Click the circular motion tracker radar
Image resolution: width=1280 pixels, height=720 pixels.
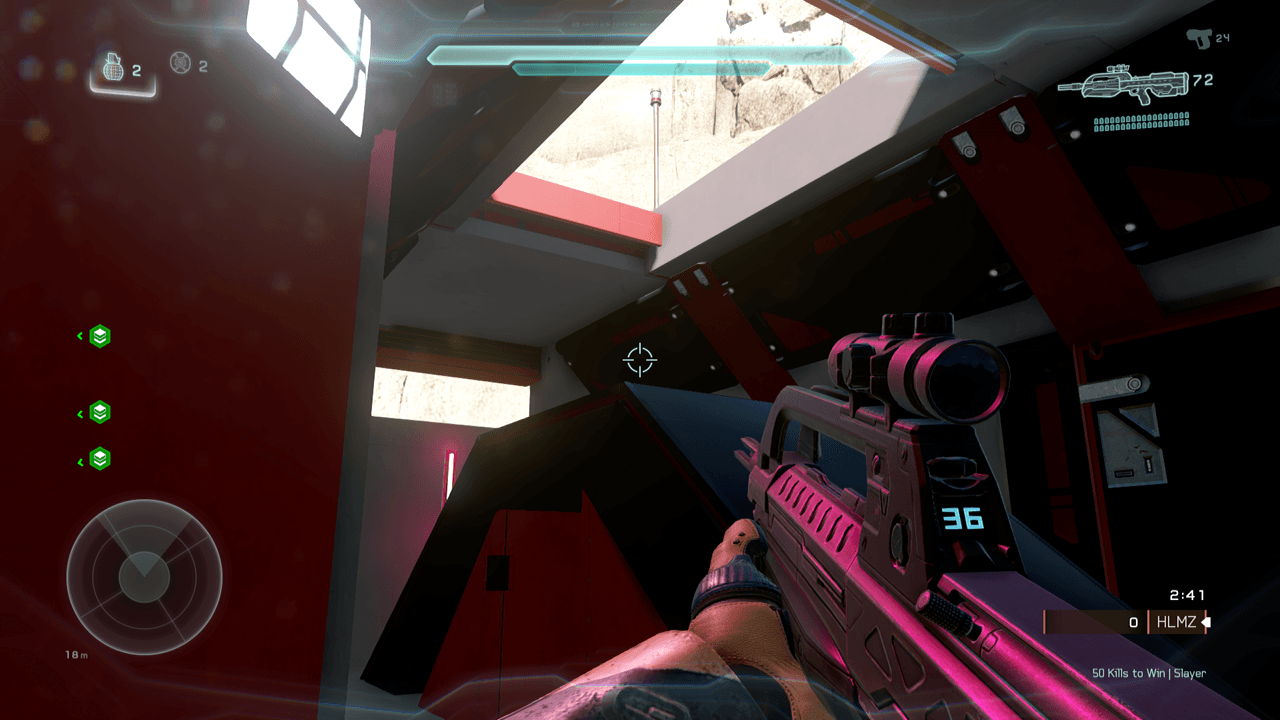144,575
